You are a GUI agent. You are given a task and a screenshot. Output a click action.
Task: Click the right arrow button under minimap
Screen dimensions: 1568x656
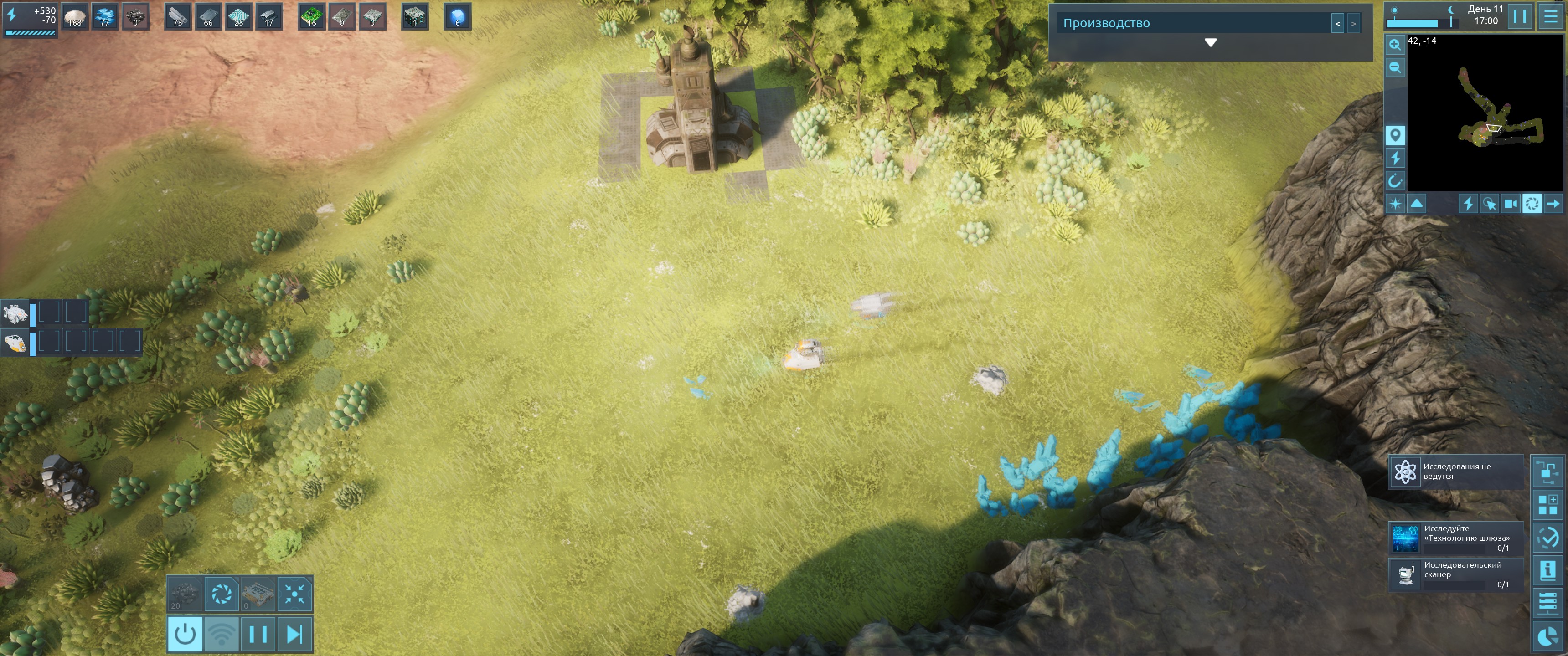(1553, 204)
